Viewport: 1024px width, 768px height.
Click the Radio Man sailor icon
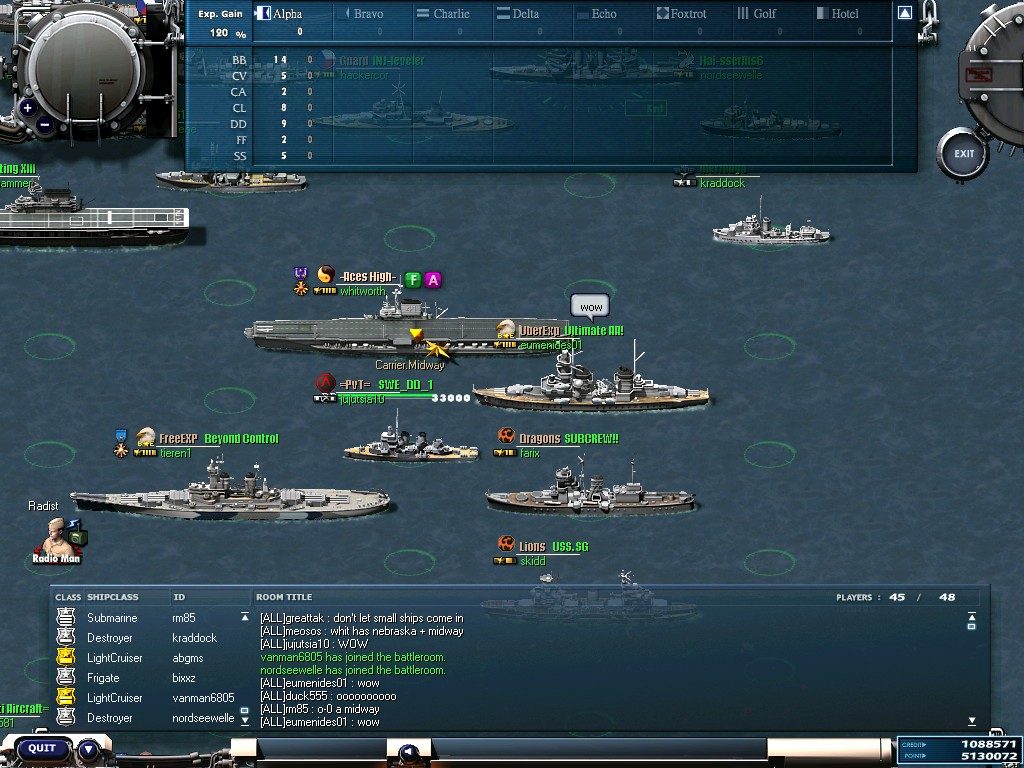click(x=57, y=538)
